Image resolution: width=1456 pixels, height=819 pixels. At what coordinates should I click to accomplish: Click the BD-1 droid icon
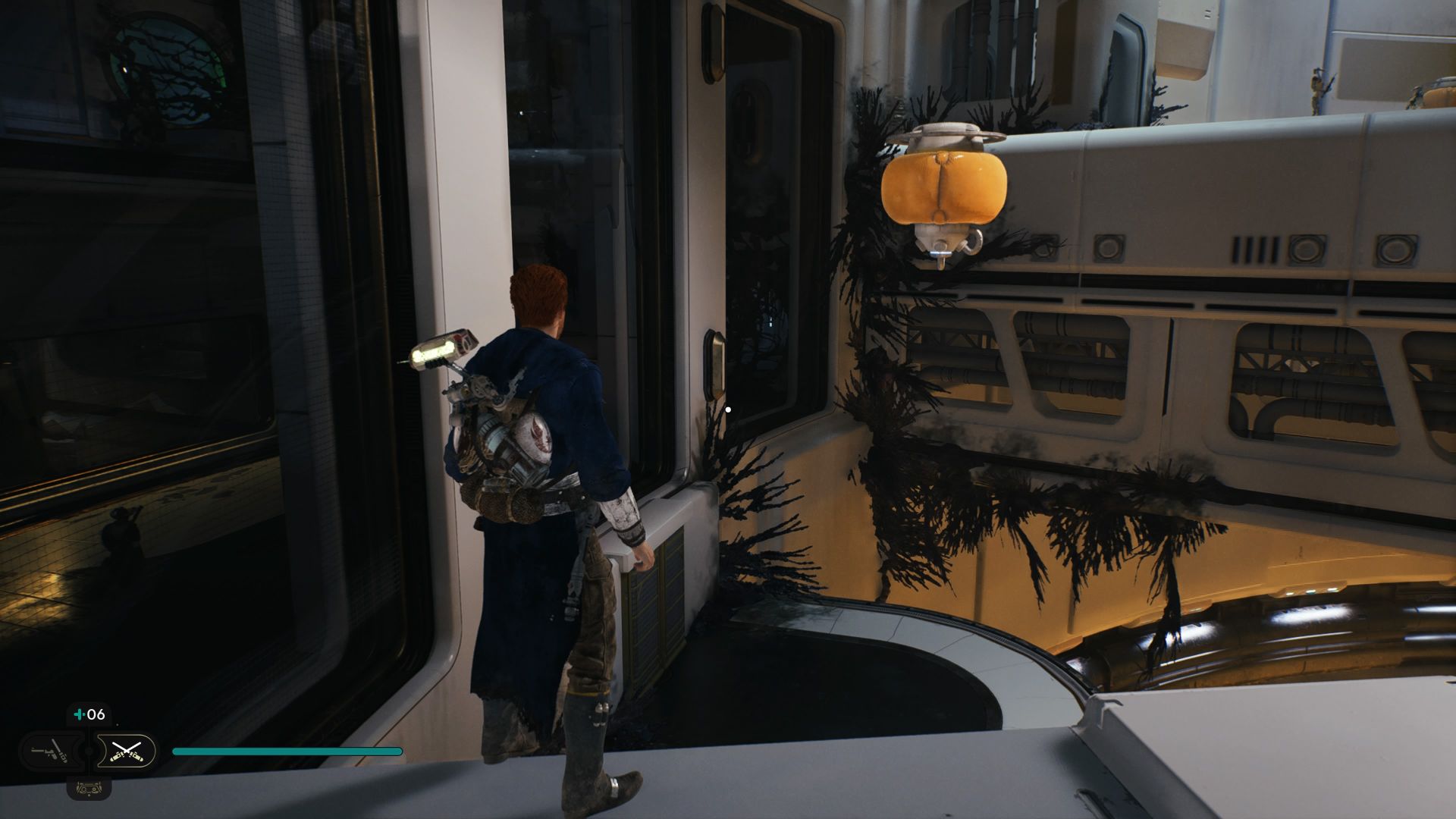pyautogui.click(x=89, y=788)
